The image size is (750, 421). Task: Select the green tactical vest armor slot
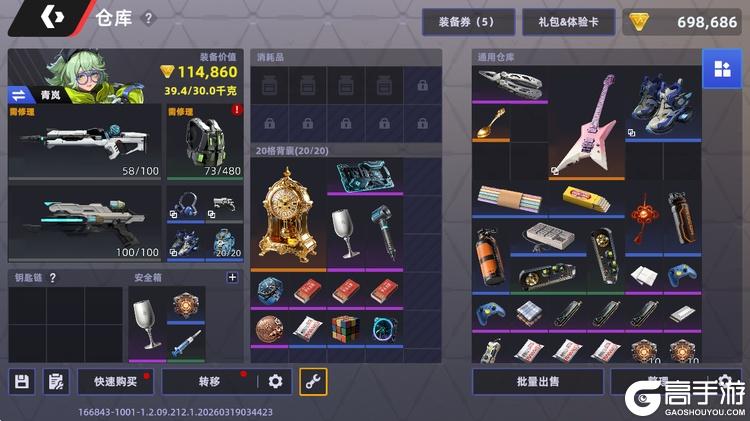point(204,140)
